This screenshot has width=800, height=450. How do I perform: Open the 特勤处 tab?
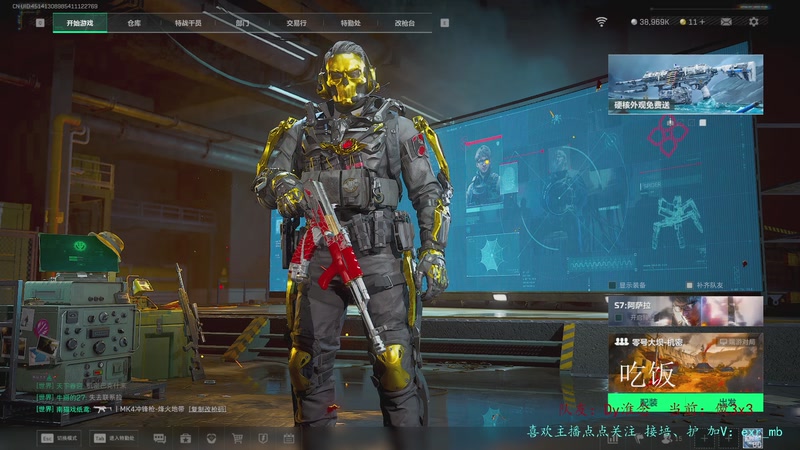coord(350,22)
